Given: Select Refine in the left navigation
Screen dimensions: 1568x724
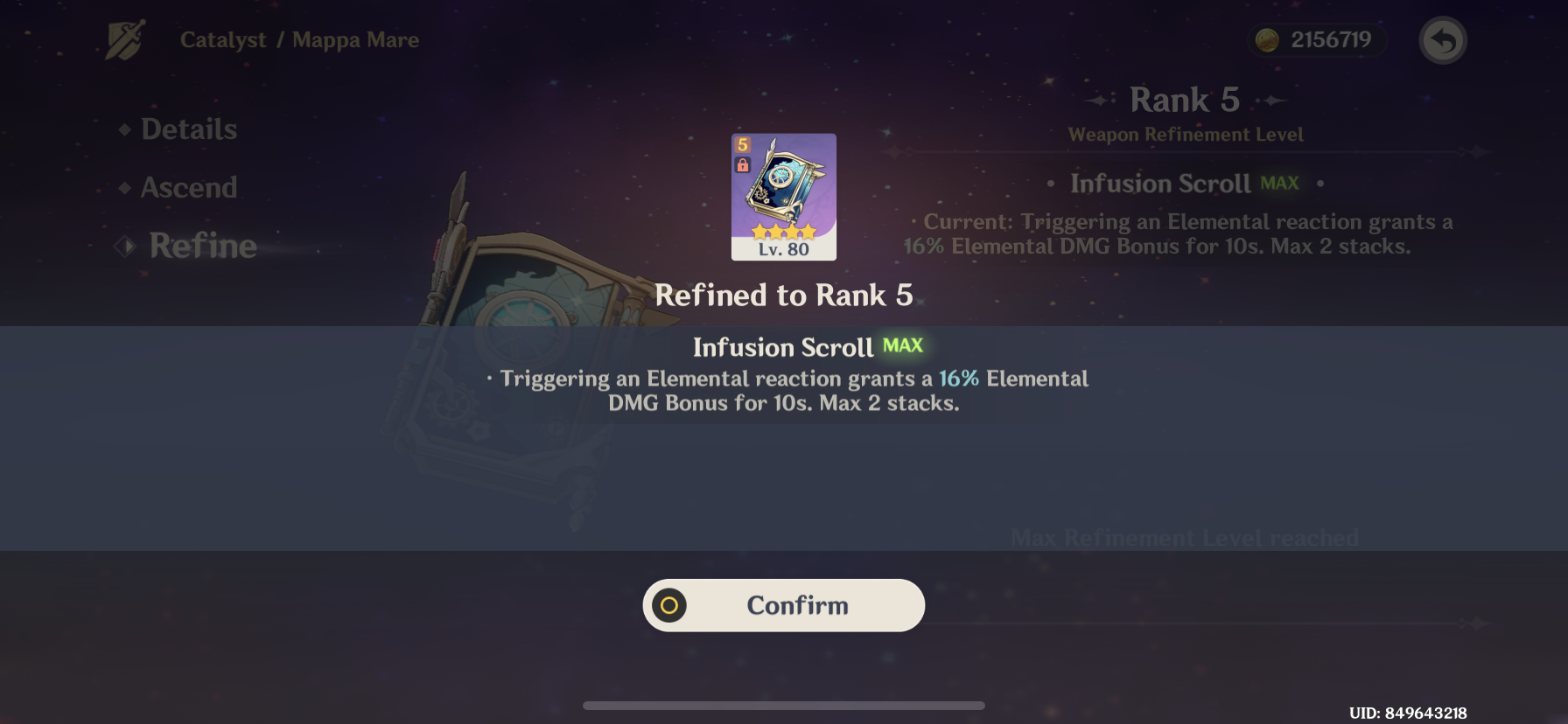Looking at the screenshot, I should pos(201,246).
